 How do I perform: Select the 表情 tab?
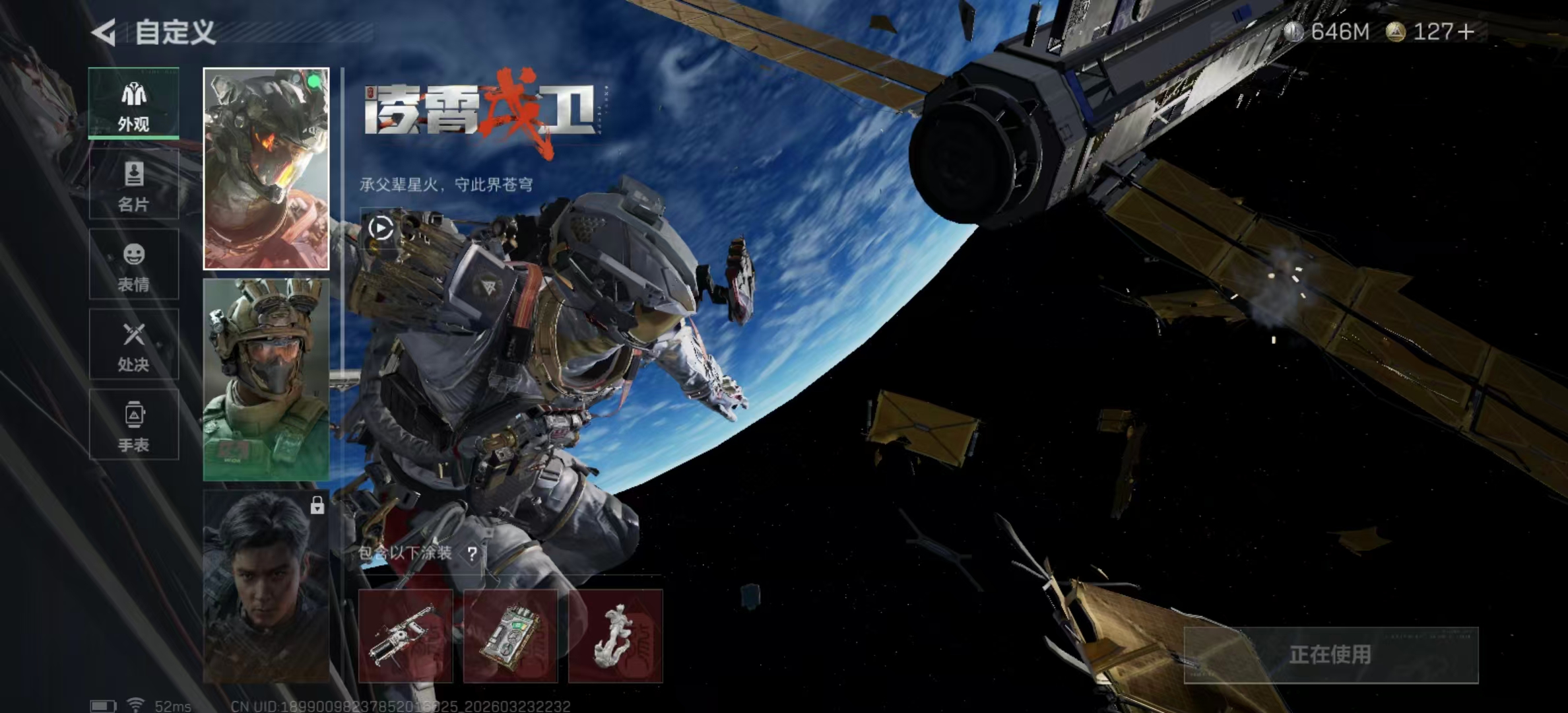point(134,265)
